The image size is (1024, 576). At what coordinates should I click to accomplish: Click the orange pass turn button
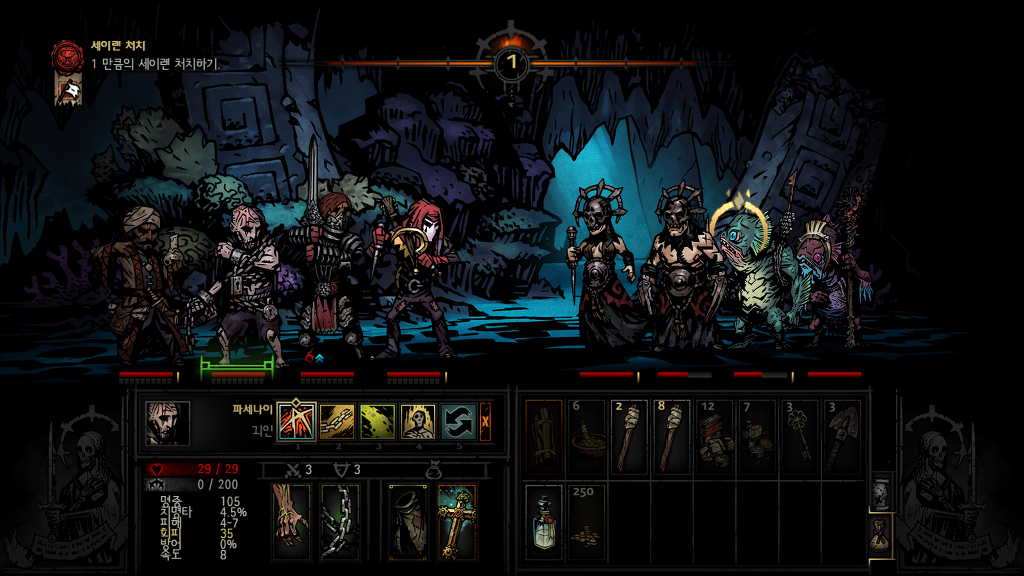(x=485, y=422)
